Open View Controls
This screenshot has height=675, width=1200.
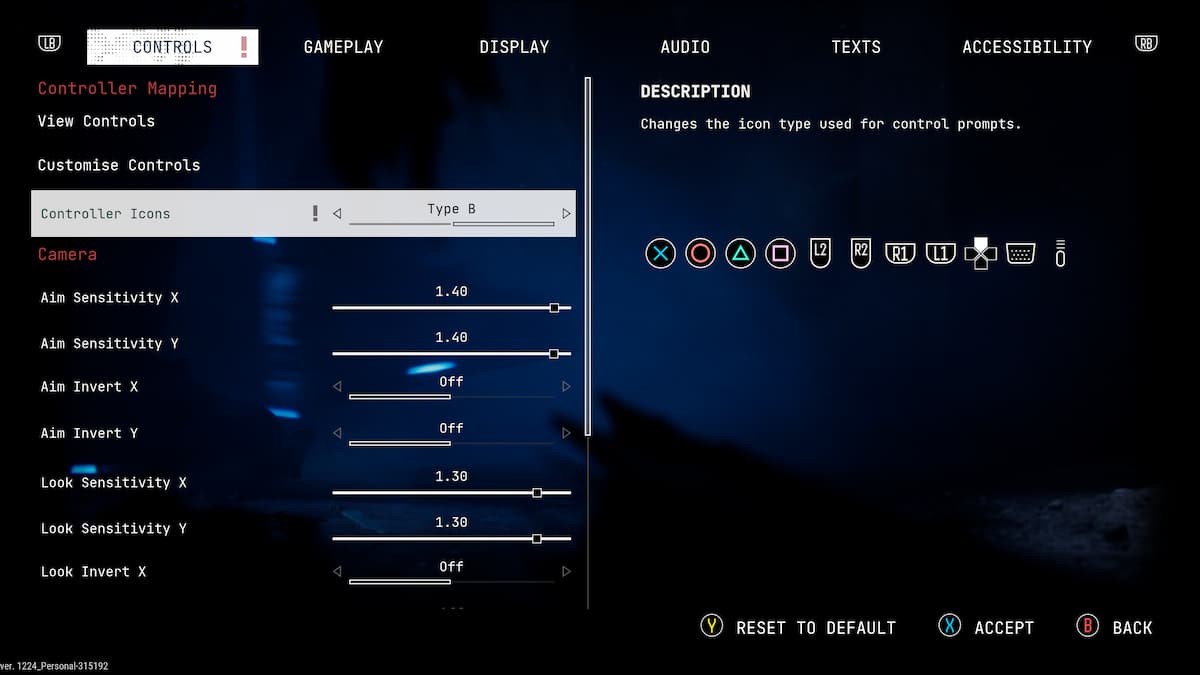click(x=96, y=121)
